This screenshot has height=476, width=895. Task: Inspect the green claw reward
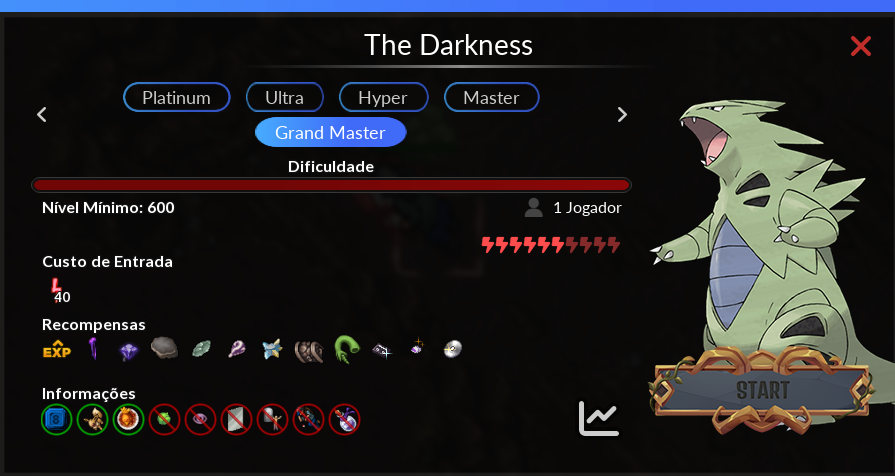pos(347,349)
